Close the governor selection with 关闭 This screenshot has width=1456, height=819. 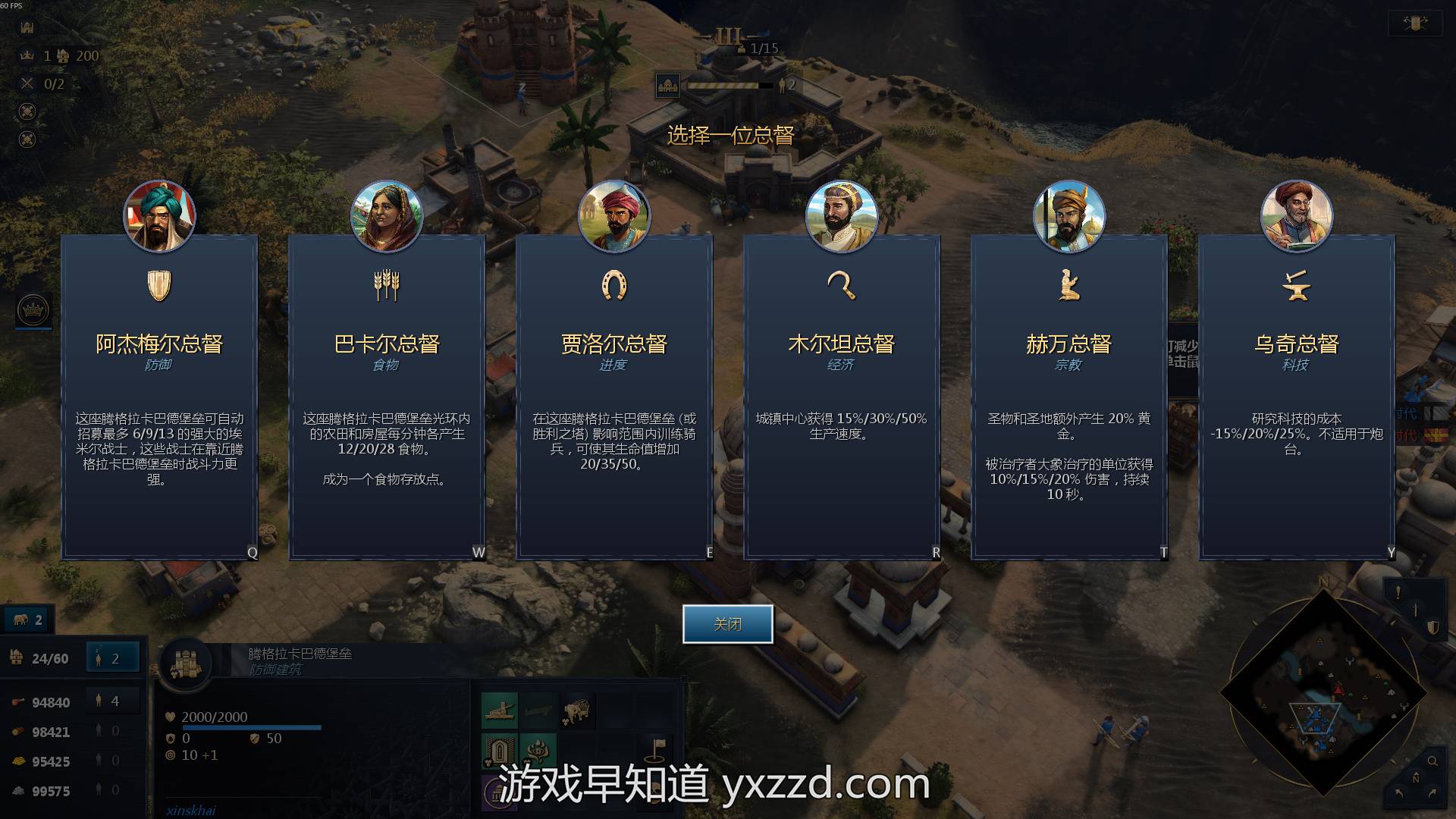(727, 624)
